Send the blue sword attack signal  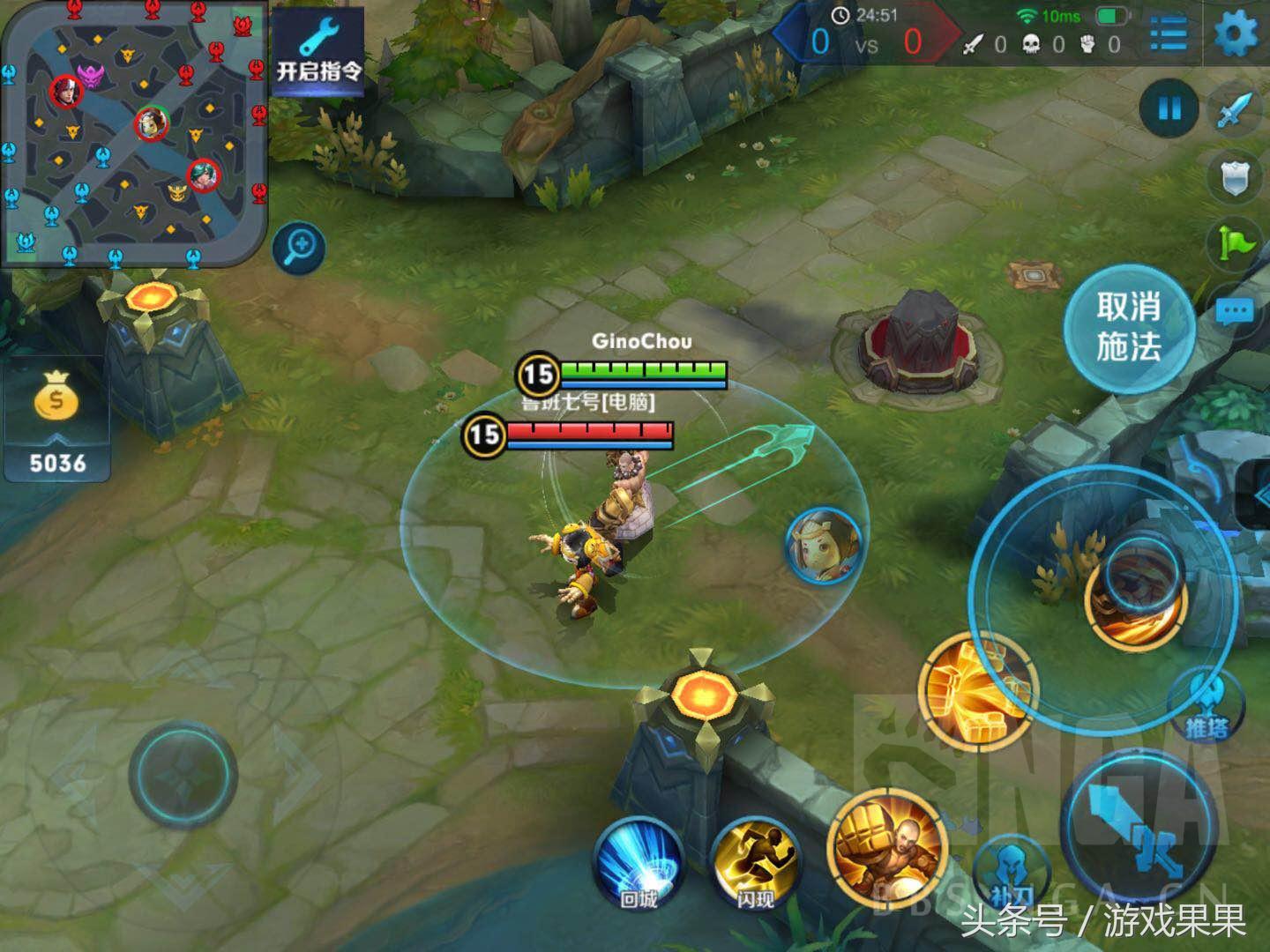(1236, 110)
